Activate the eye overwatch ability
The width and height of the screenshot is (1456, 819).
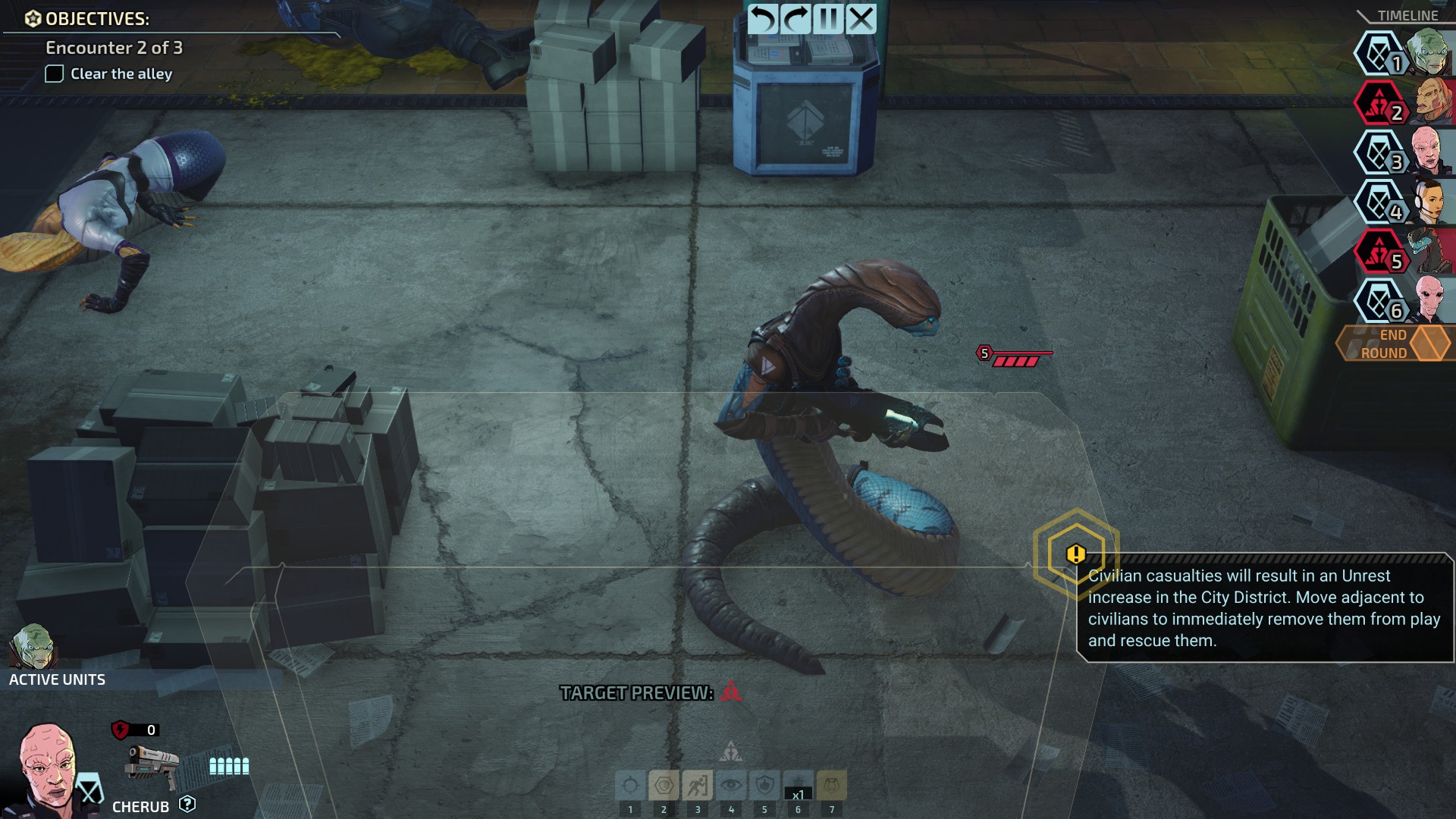(731, 786)
